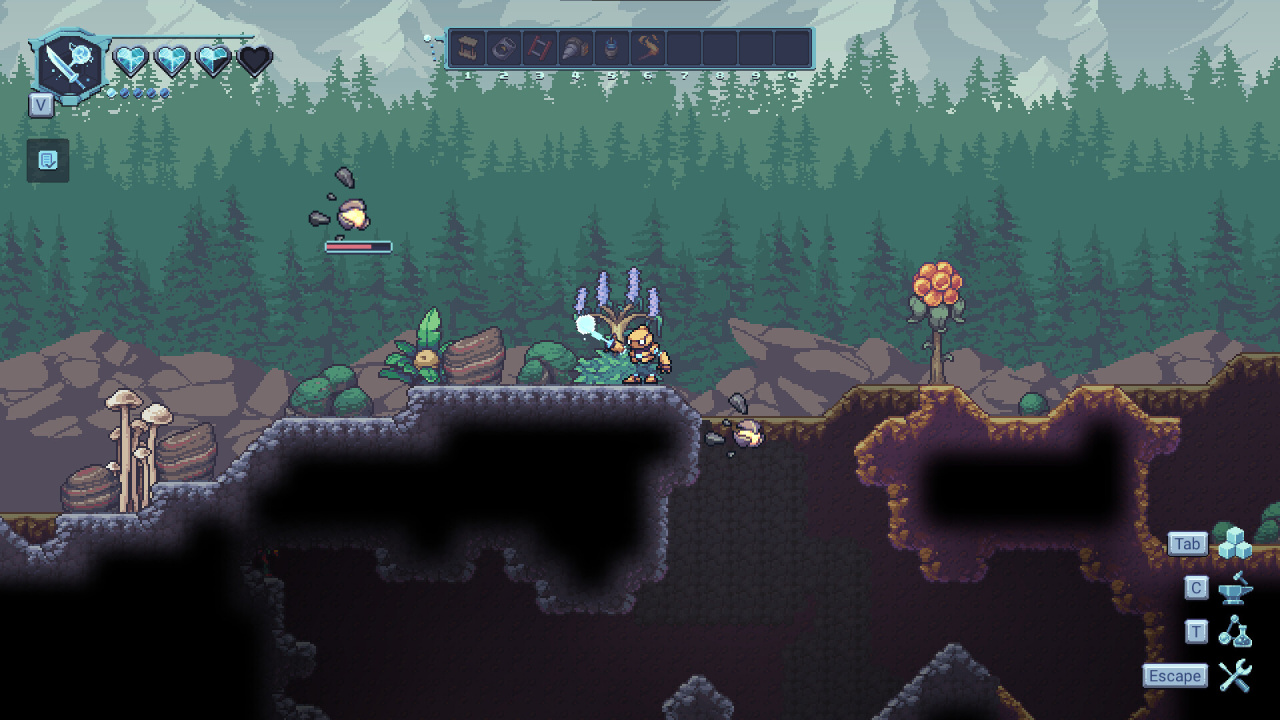
Task: Select the red ladder hotbar slot
Action: [x=539, y=48]
